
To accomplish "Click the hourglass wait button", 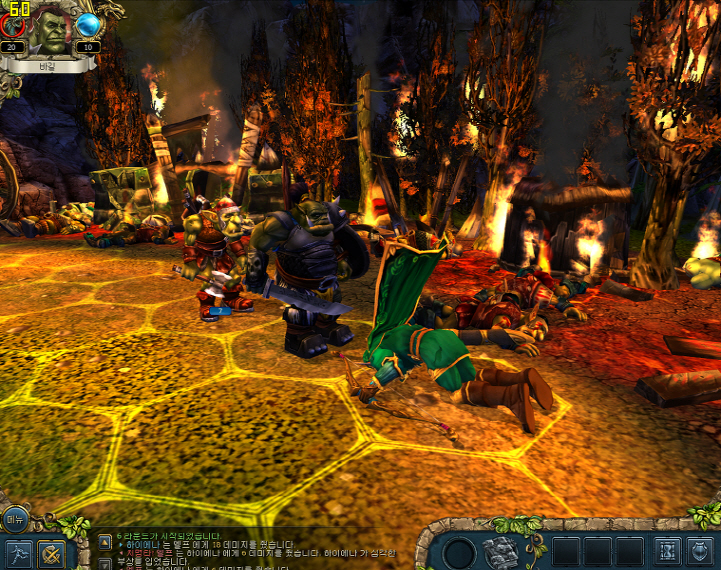I will [665, 551].
